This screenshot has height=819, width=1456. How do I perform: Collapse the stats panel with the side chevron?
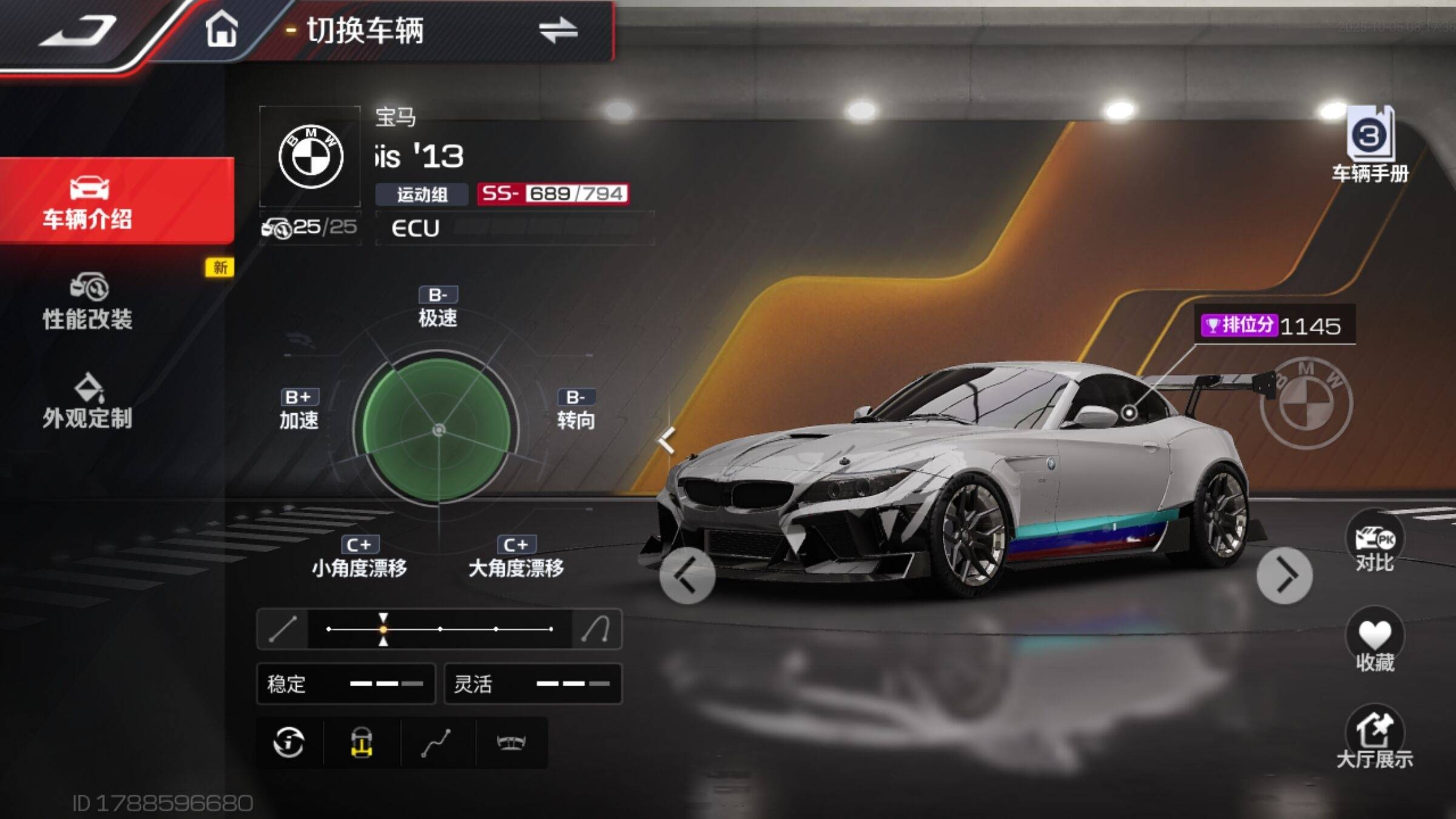click(667, 440)
